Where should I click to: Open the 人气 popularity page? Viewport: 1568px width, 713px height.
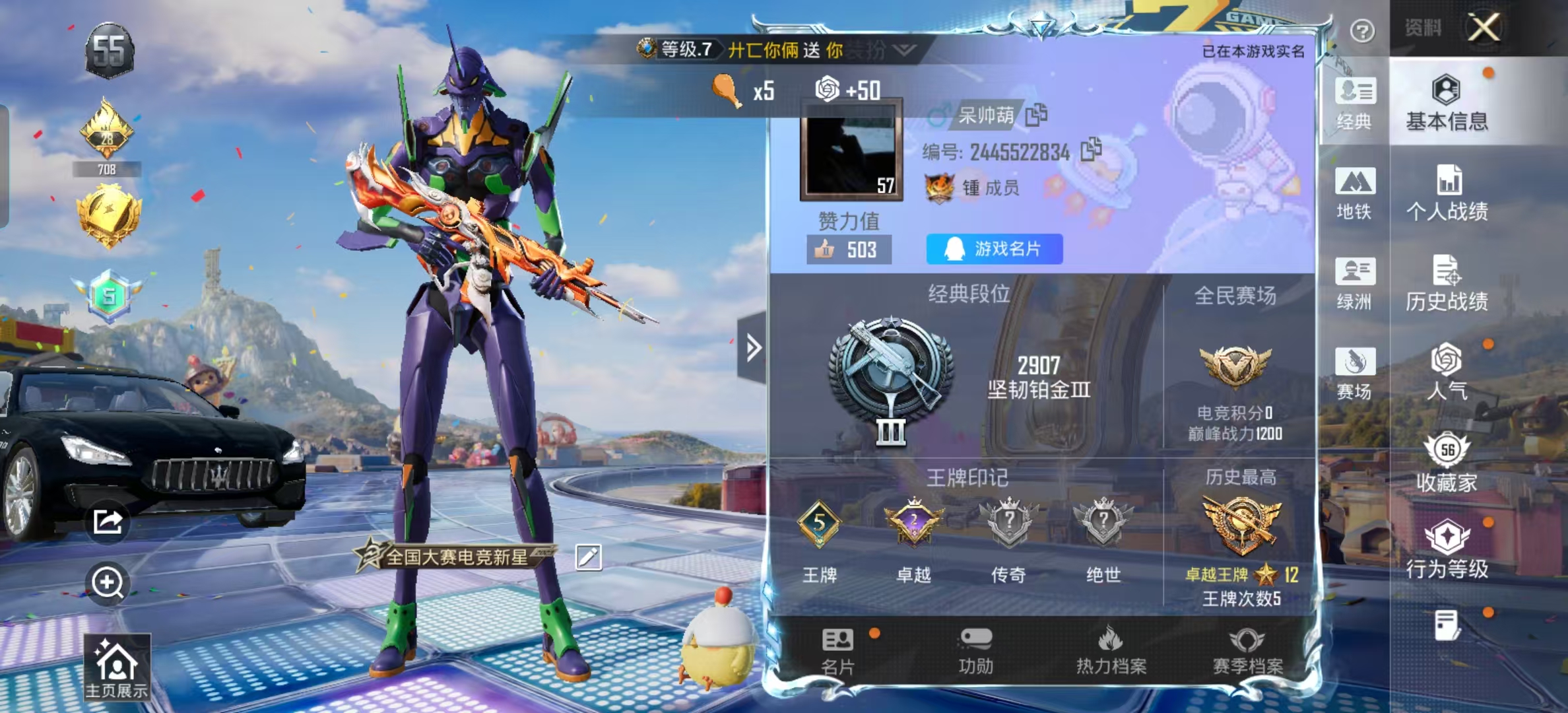click(1447, 372)
